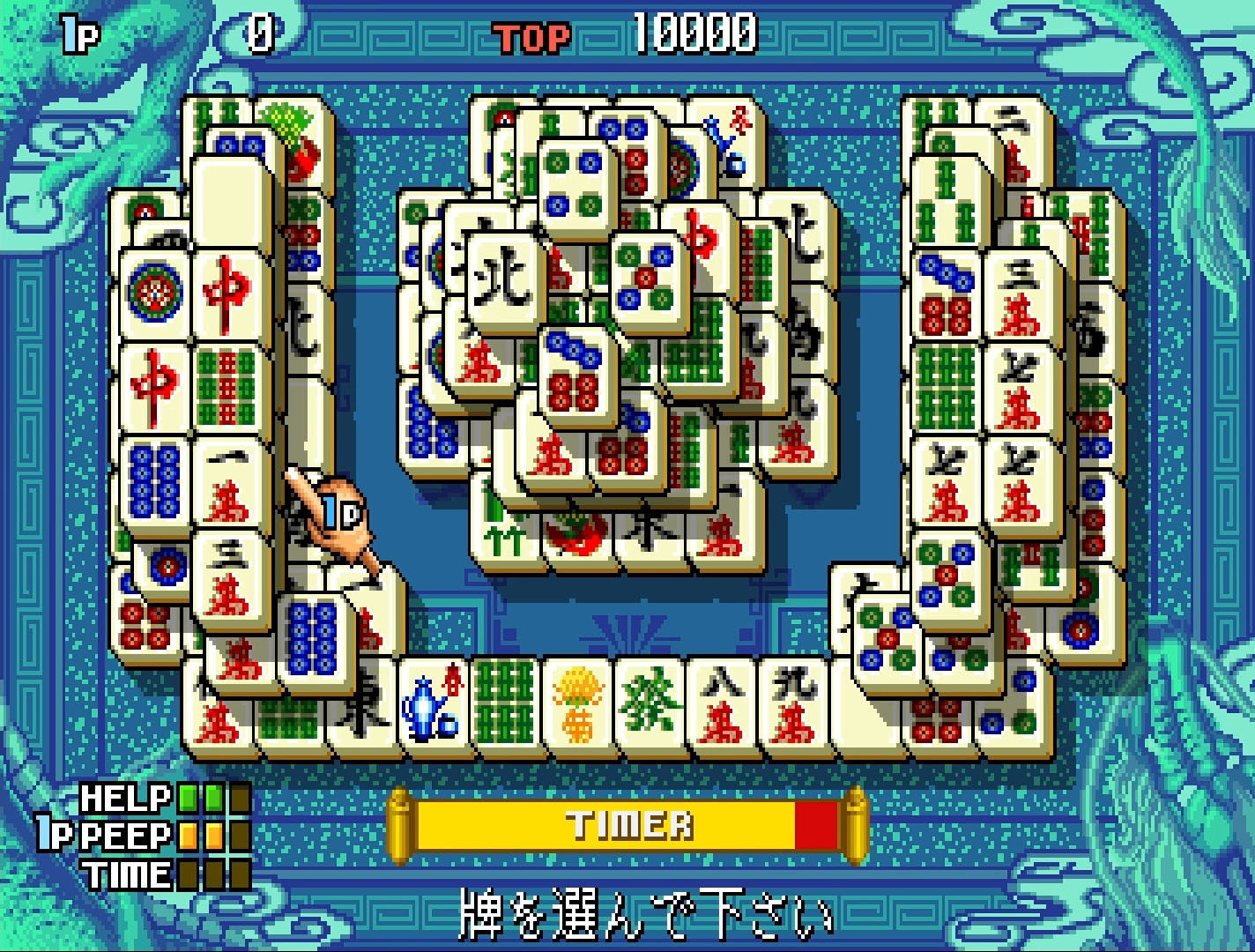Select the 八萬 eight of characters tile
Viewport: 1255px width, 952px height.
[x=722, y=707]
